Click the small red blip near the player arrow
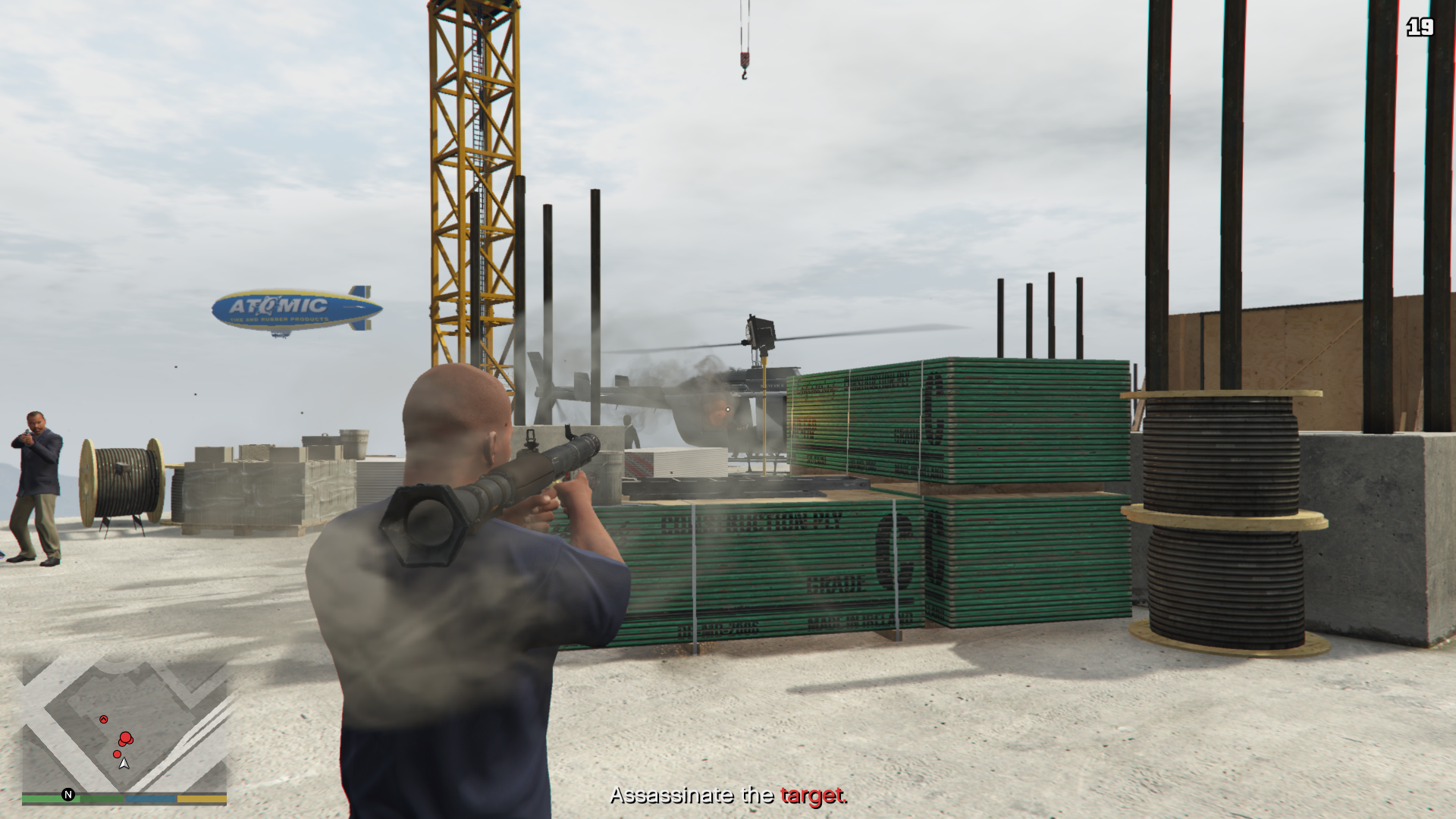This screenshot has height=819, width=1456. tap(118, 754)
